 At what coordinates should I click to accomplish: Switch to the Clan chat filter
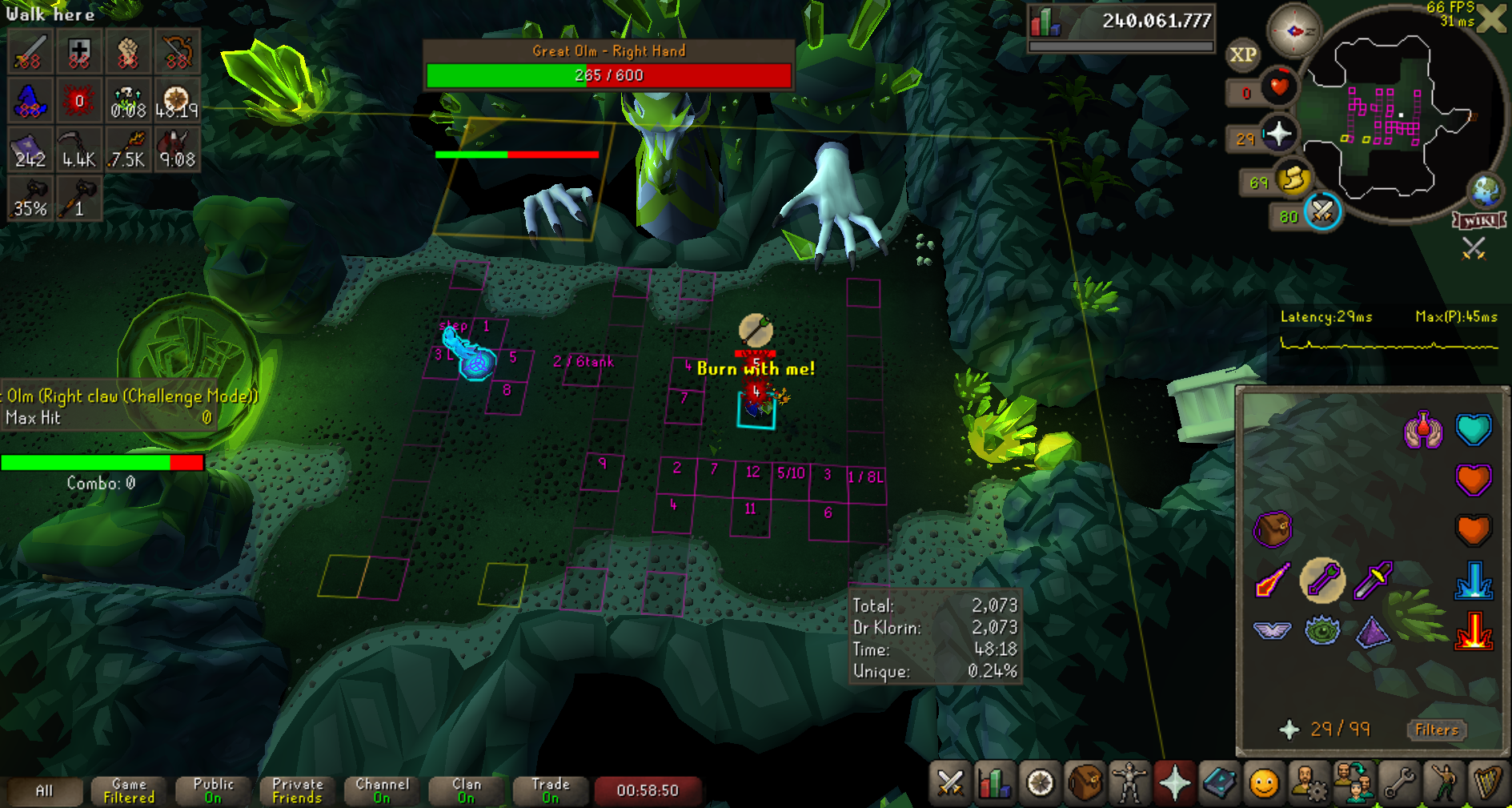click(467, 790)
